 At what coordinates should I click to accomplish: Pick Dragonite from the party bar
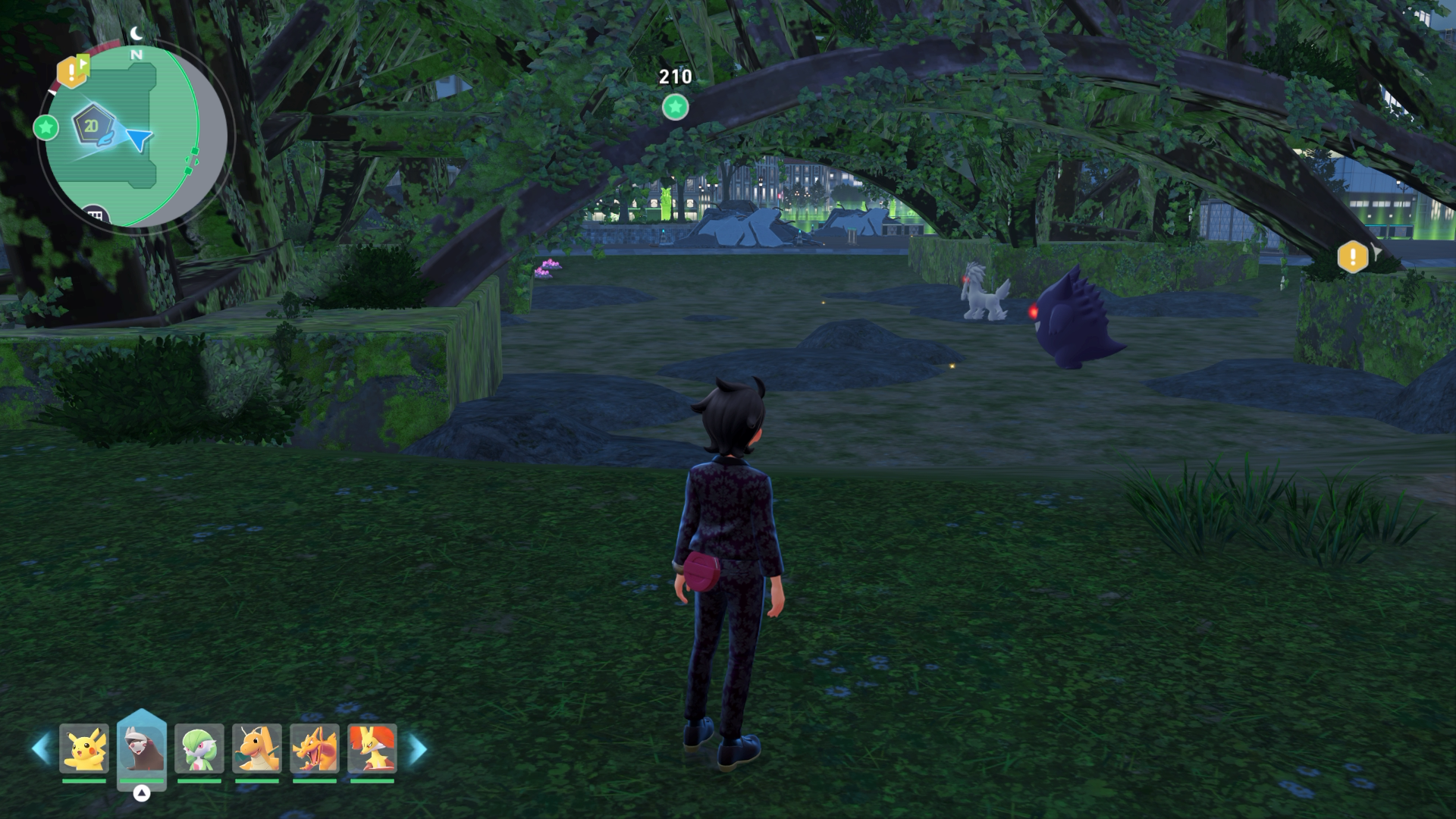257,748
